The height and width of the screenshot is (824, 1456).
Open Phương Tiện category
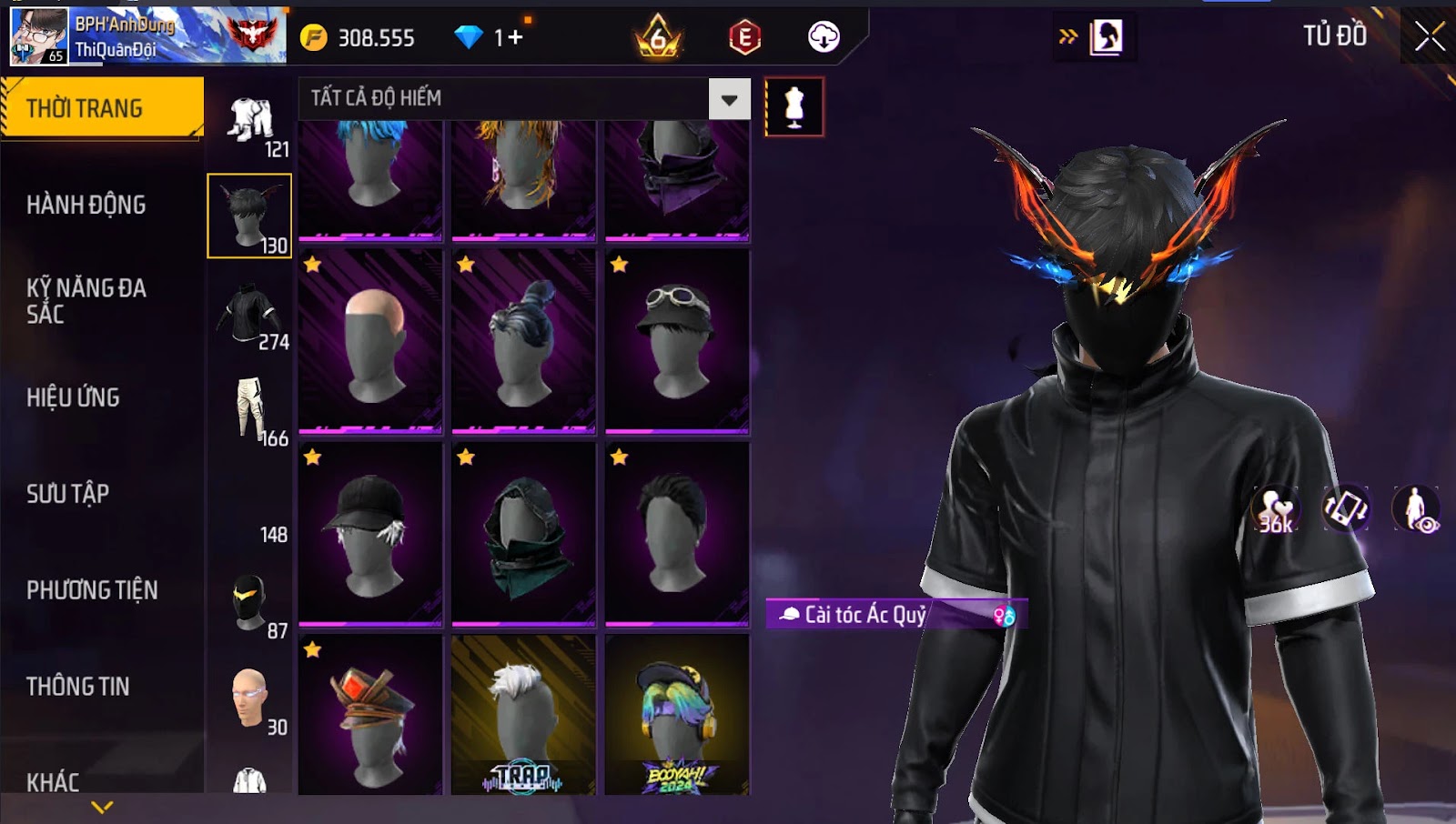[92, 590]
